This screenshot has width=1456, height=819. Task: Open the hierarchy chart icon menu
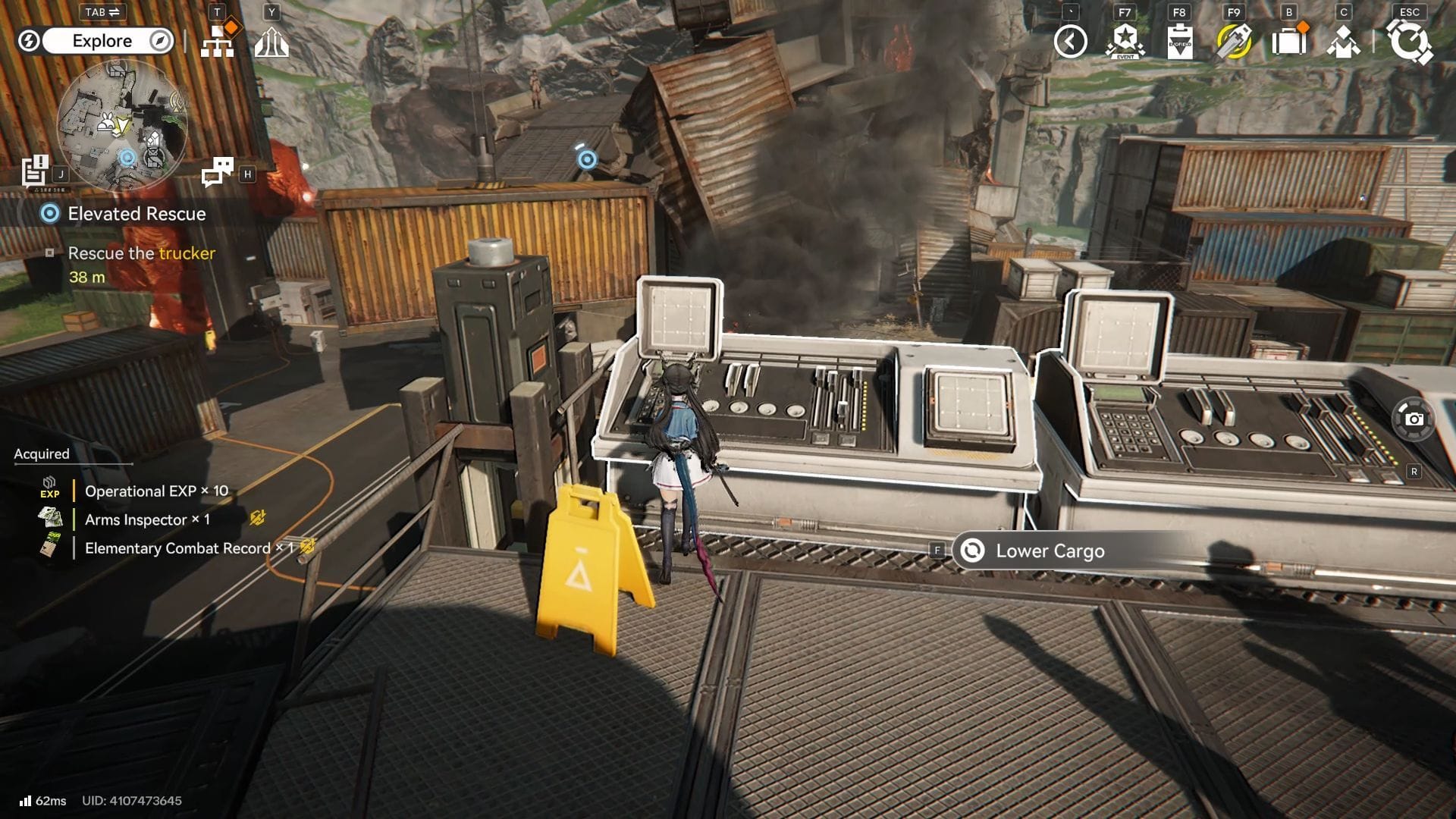tap(218, 42)
